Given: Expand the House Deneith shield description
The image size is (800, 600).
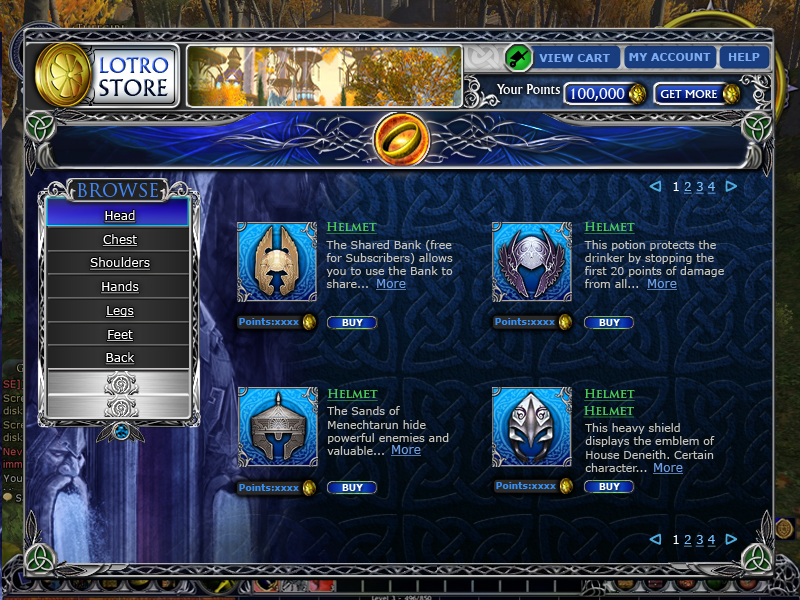Looking at the screenshot, I should tap(667, 467).
